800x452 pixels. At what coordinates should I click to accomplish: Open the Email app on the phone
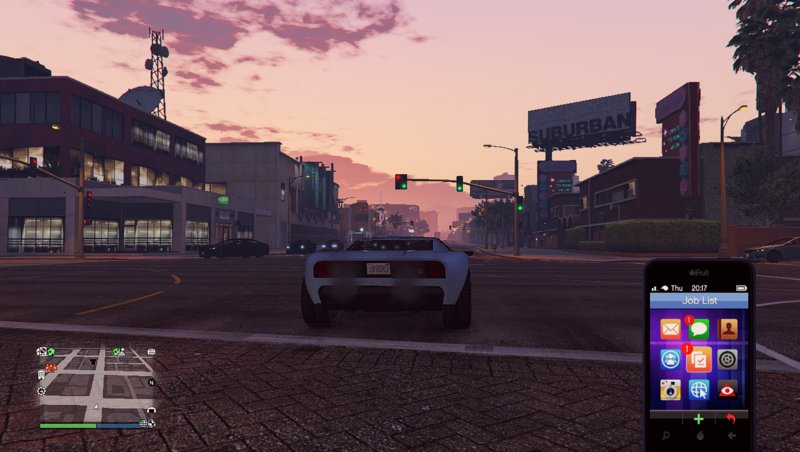[x=670, y=329]
